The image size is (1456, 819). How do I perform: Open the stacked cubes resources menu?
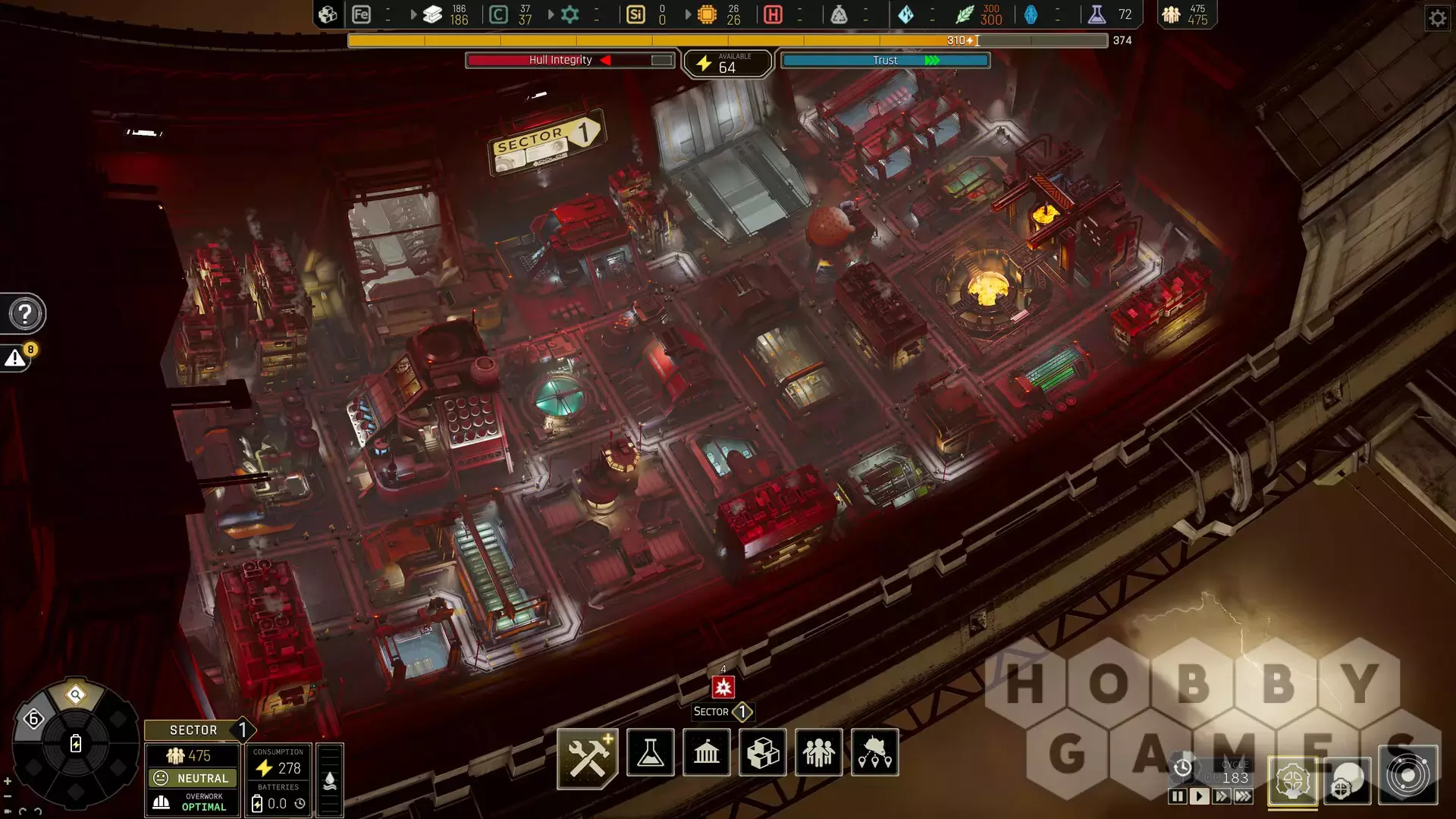click(763, 753)
